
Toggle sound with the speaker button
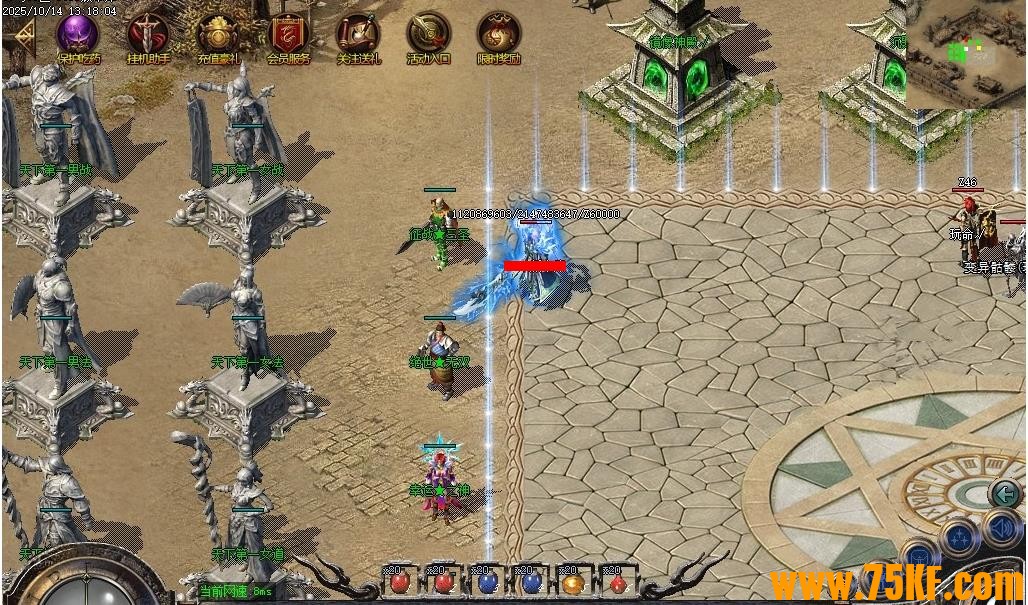1001,527
